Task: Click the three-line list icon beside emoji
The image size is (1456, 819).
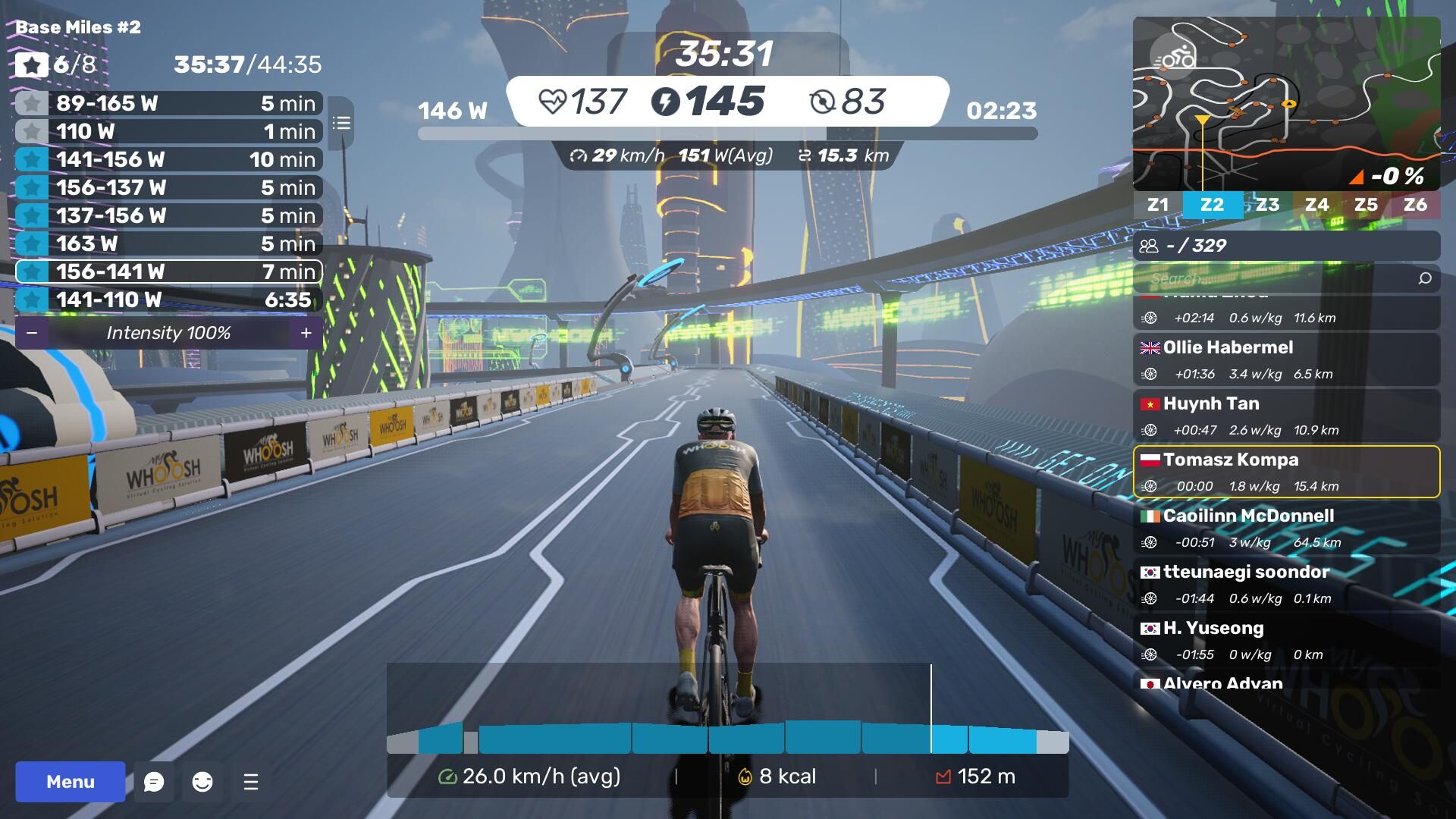Action: click(251, 782)
